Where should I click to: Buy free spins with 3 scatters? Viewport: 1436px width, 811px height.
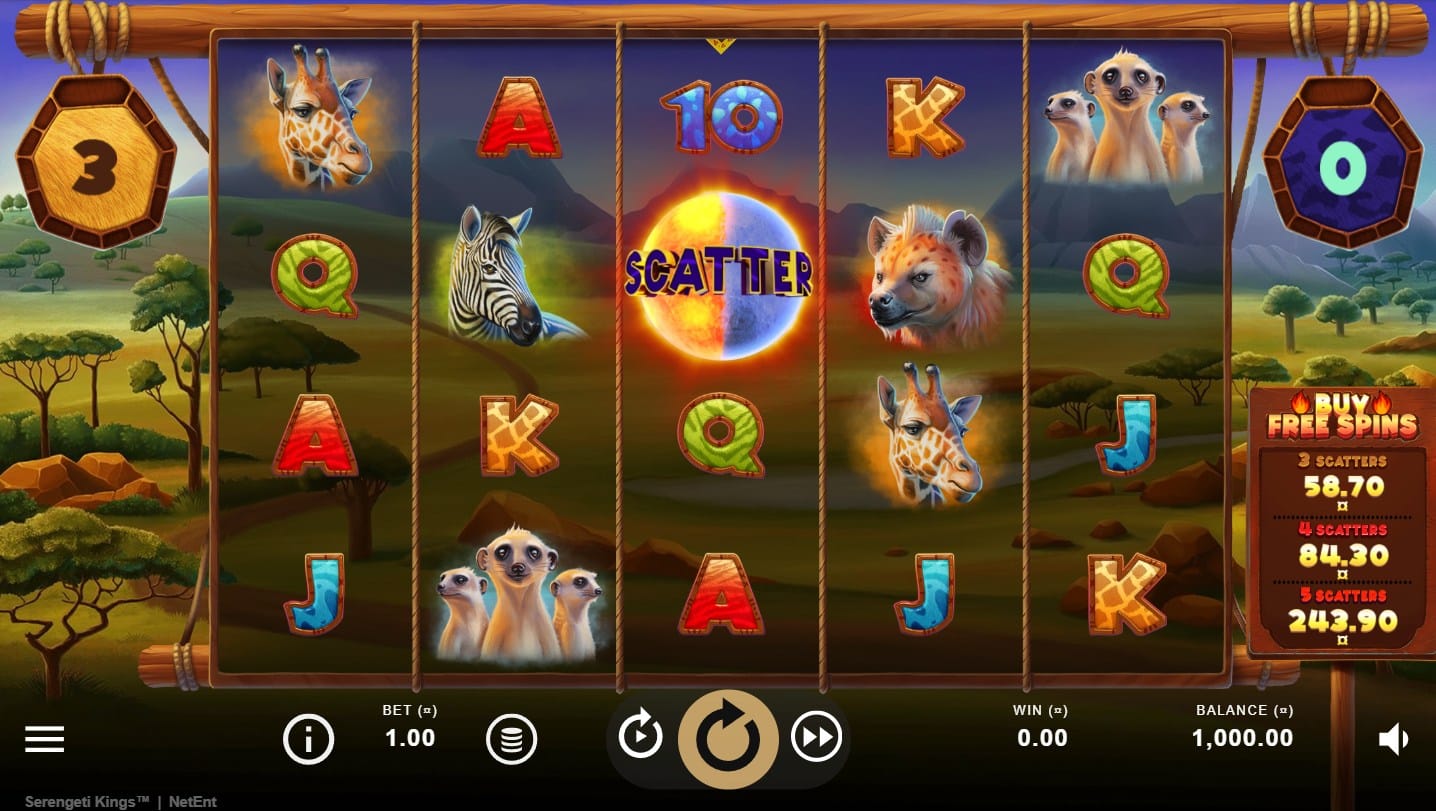(x=1342, y=478)
